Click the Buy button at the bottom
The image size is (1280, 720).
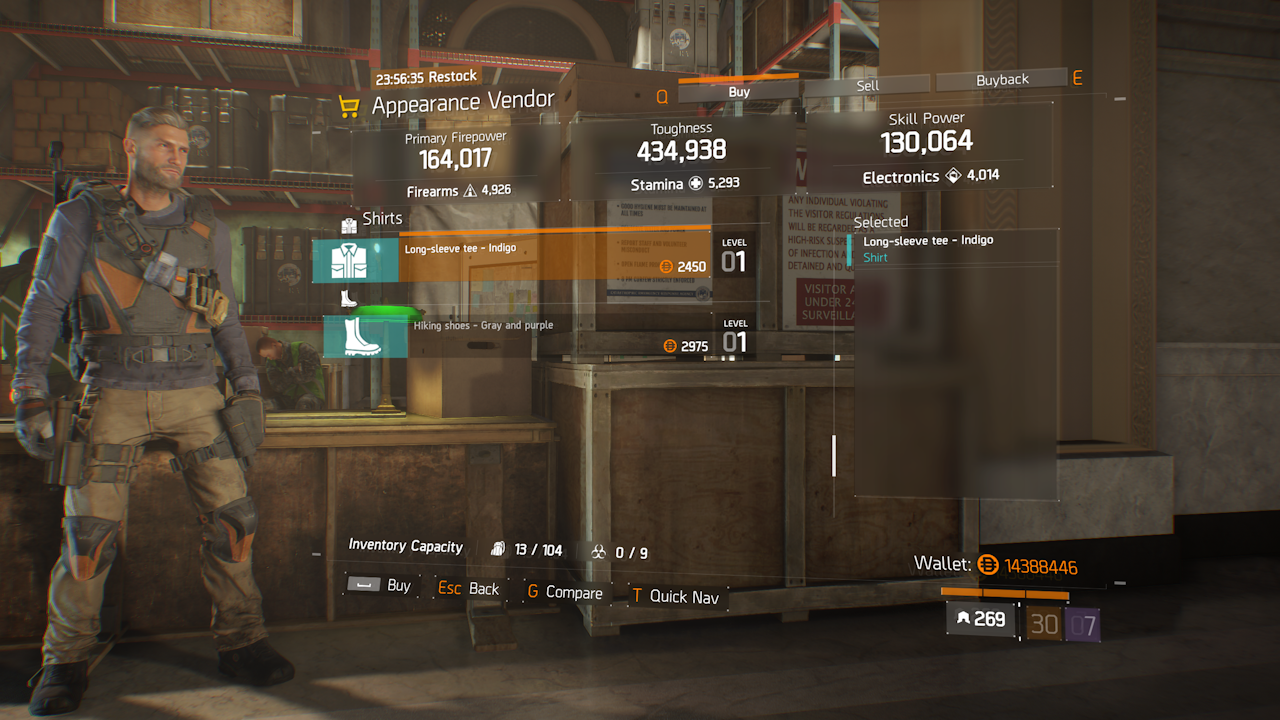coord(381,585)
